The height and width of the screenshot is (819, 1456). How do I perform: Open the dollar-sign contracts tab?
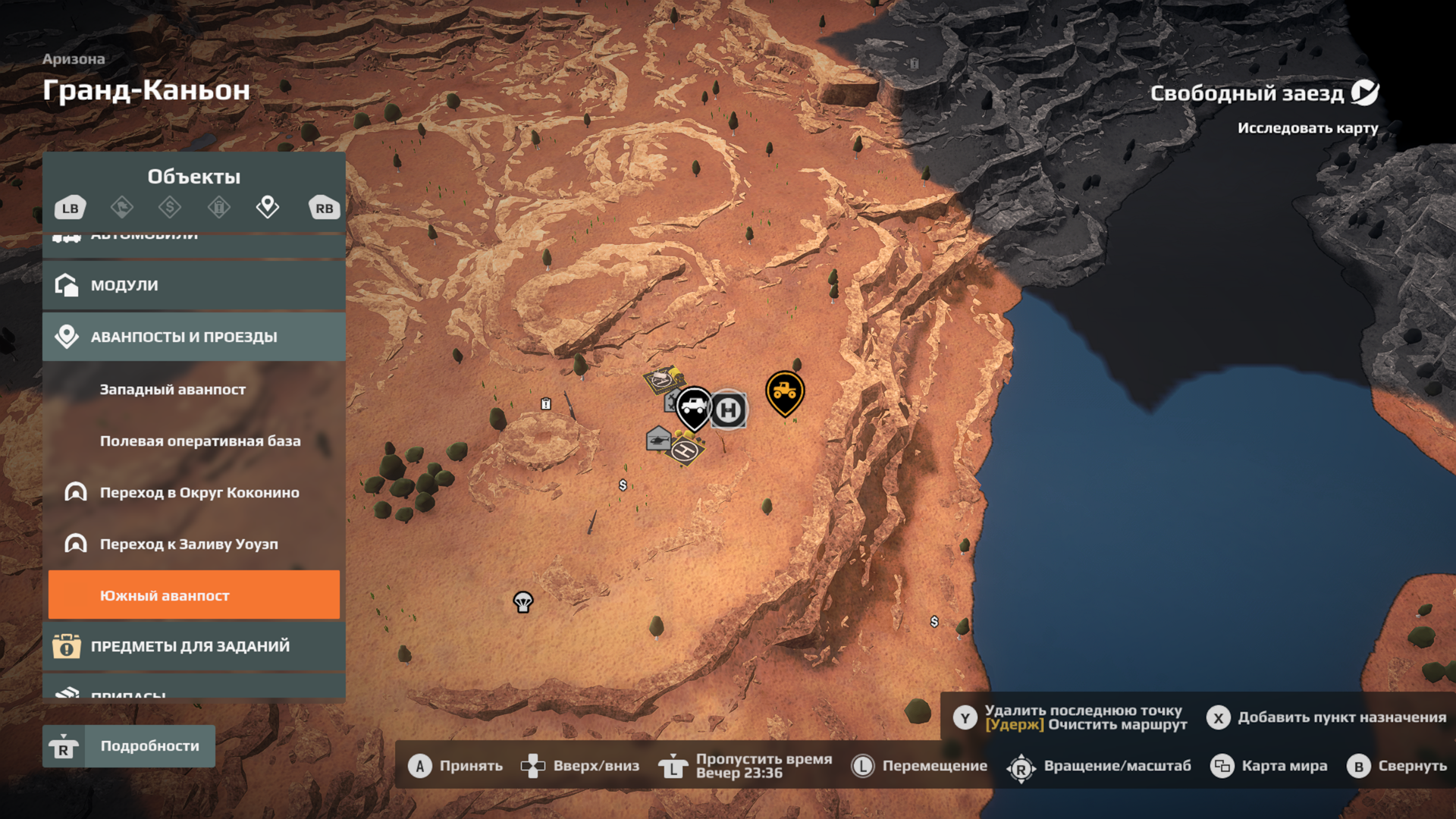click(x=170, y=207)
